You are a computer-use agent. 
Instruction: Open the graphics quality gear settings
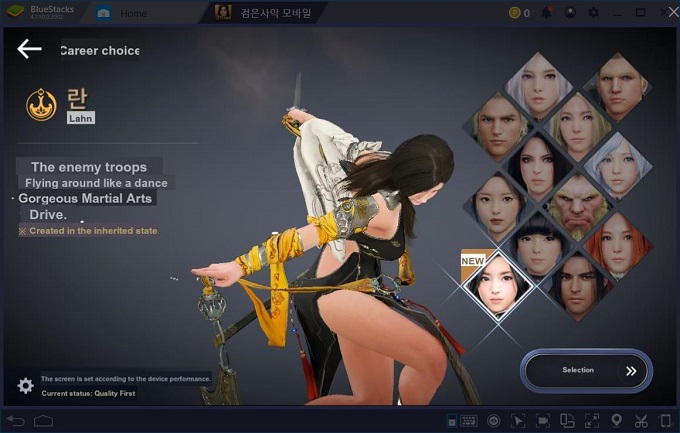26,386
